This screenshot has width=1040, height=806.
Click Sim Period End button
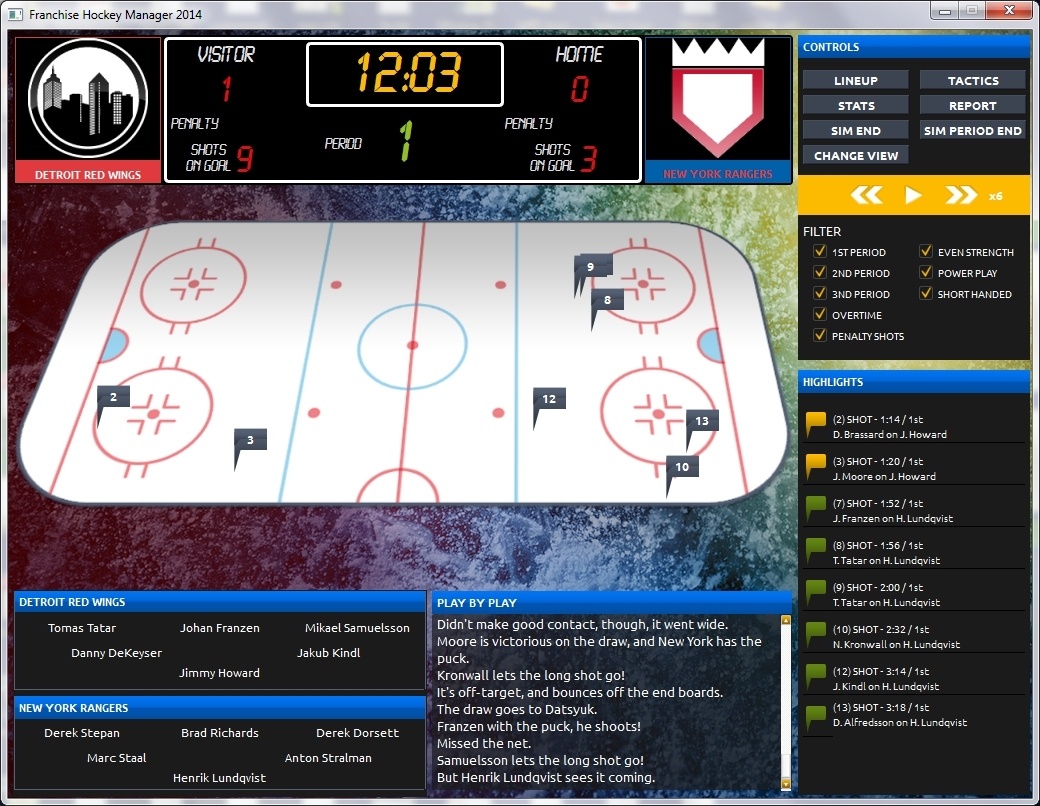[973, 130]
